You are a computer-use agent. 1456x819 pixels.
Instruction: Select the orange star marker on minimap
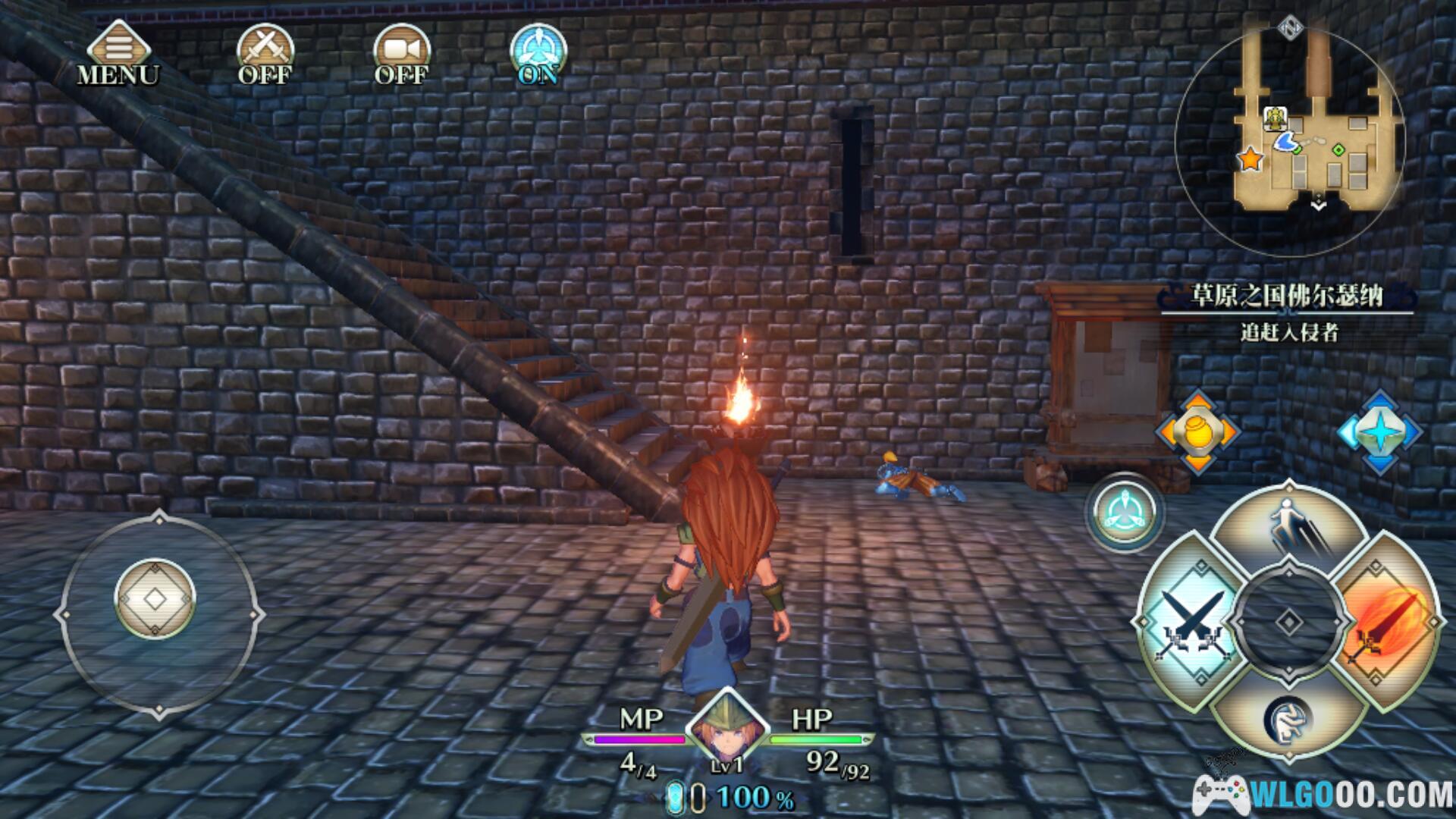[x=1250, y=159]
